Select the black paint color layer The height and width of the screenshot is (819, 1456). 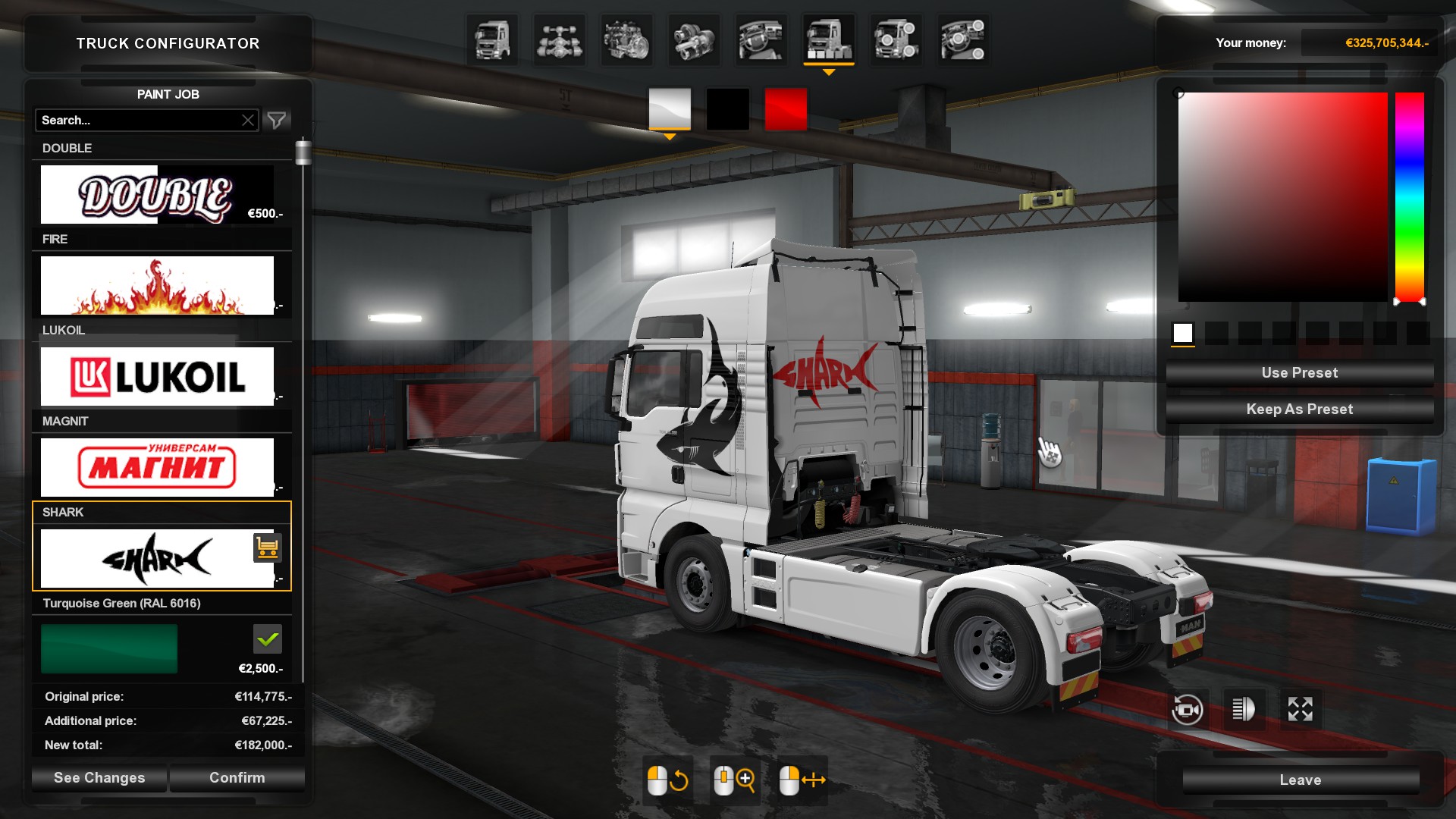point(727,109)
